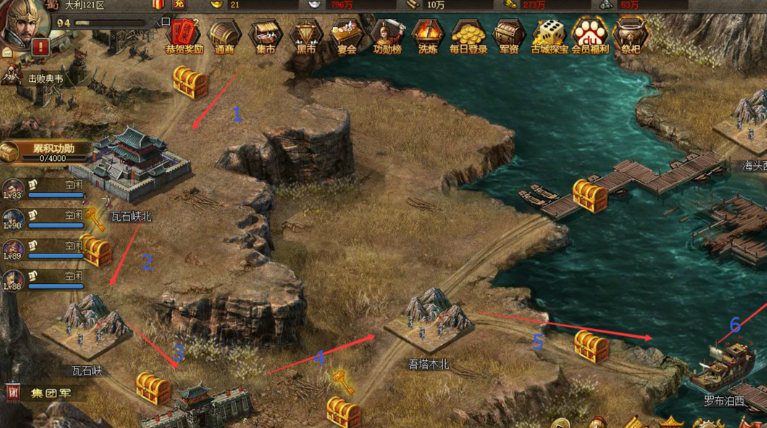Select the Lv93 general portrait
Image resolution: width=767 pixels, height=428 pixels.
coord(14,189)
